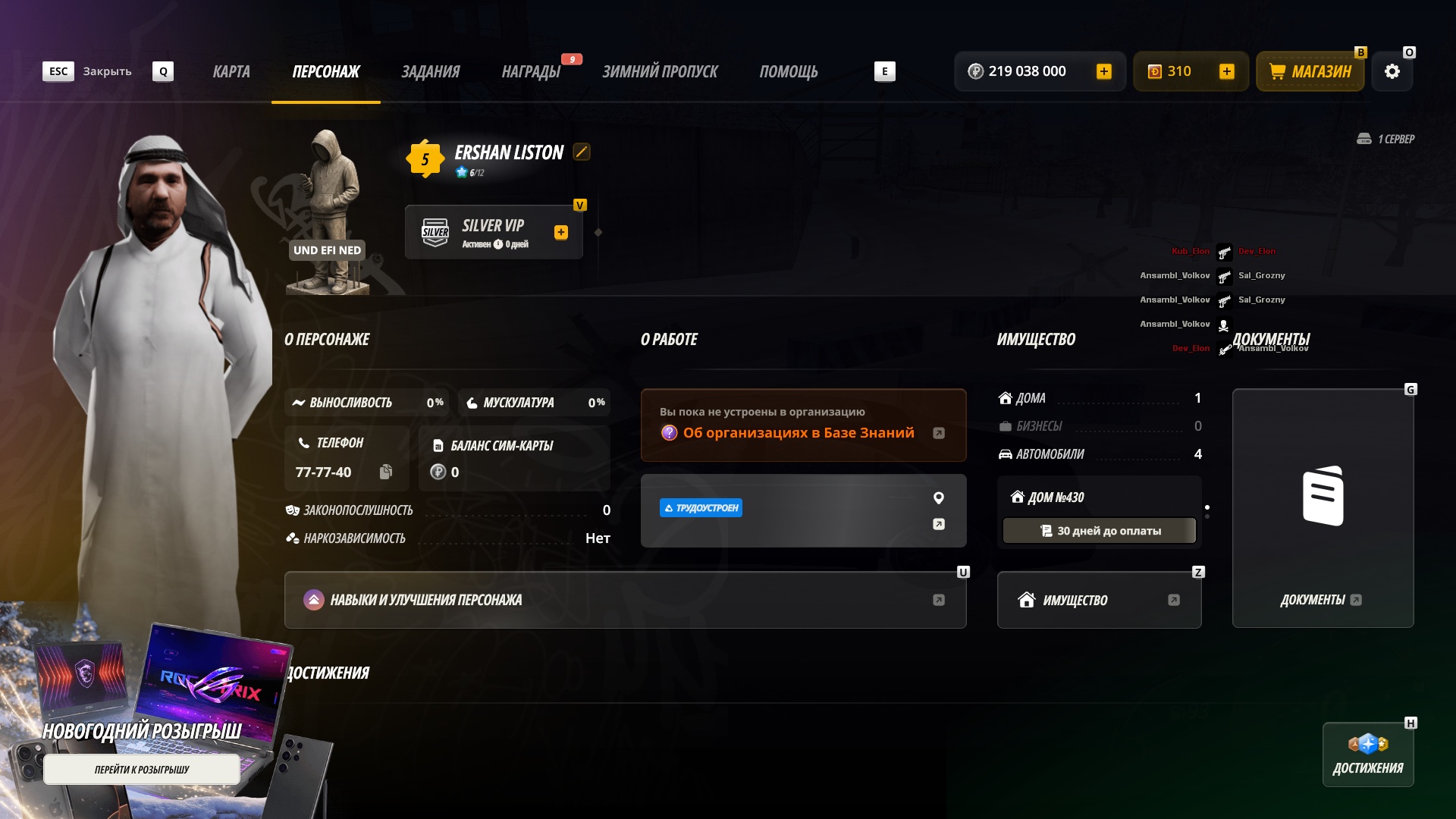Edit the Ershan Liston name with the pencil
This screenshot has height=819, width=1456.
(x=582, y=152)
